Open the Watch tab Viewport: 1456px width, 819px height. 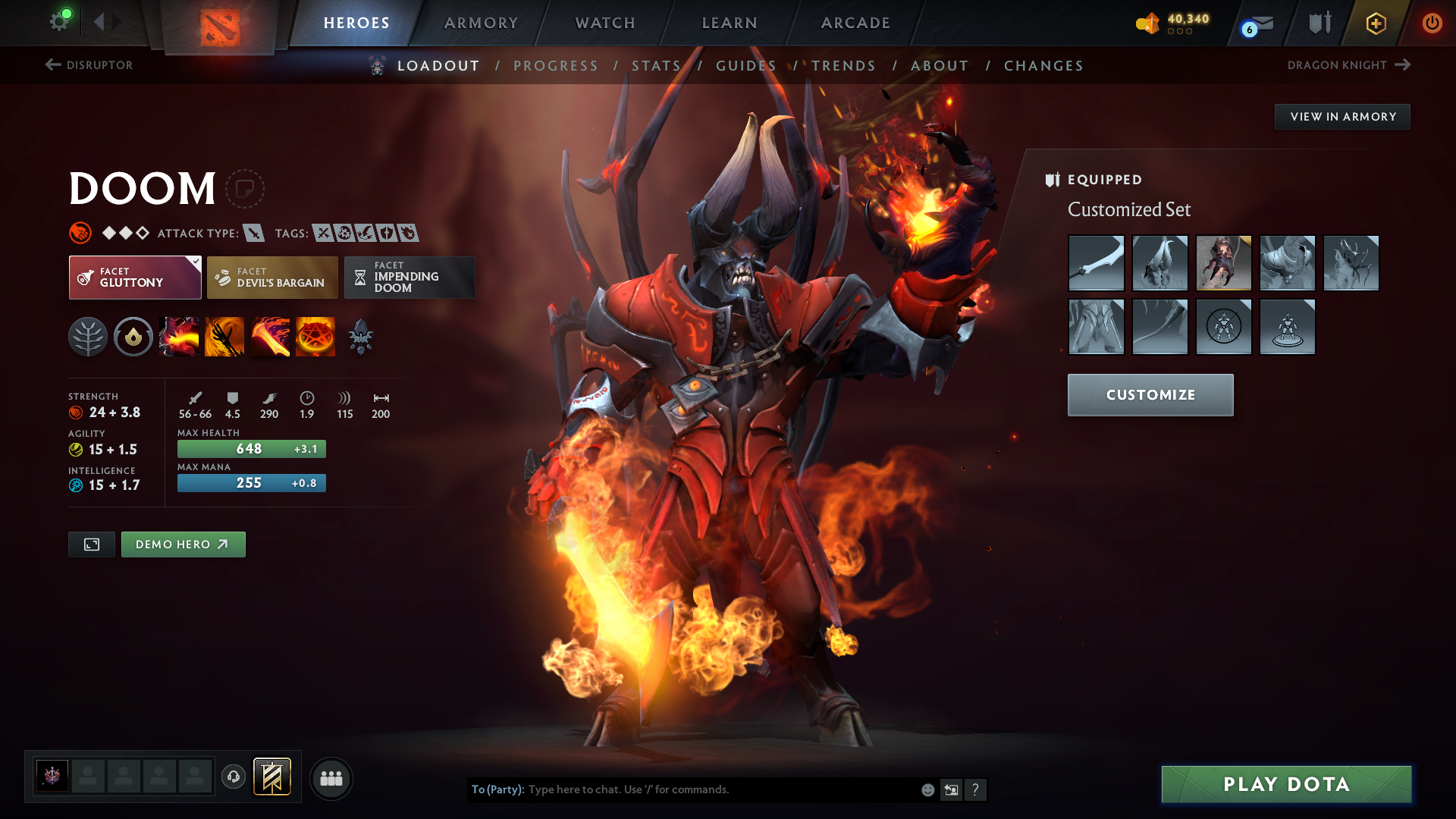point(605,23)
